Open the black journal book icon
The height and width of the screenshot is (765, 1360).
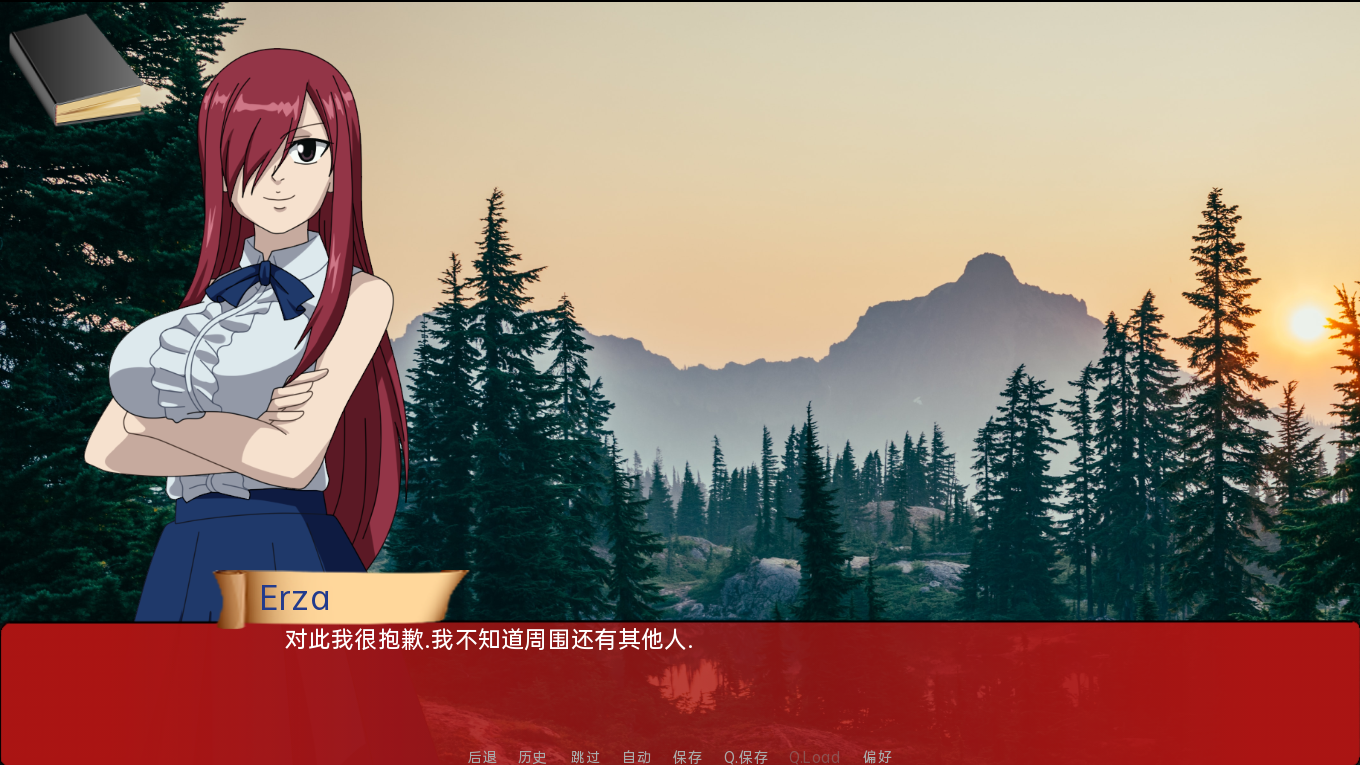[75, 70]
